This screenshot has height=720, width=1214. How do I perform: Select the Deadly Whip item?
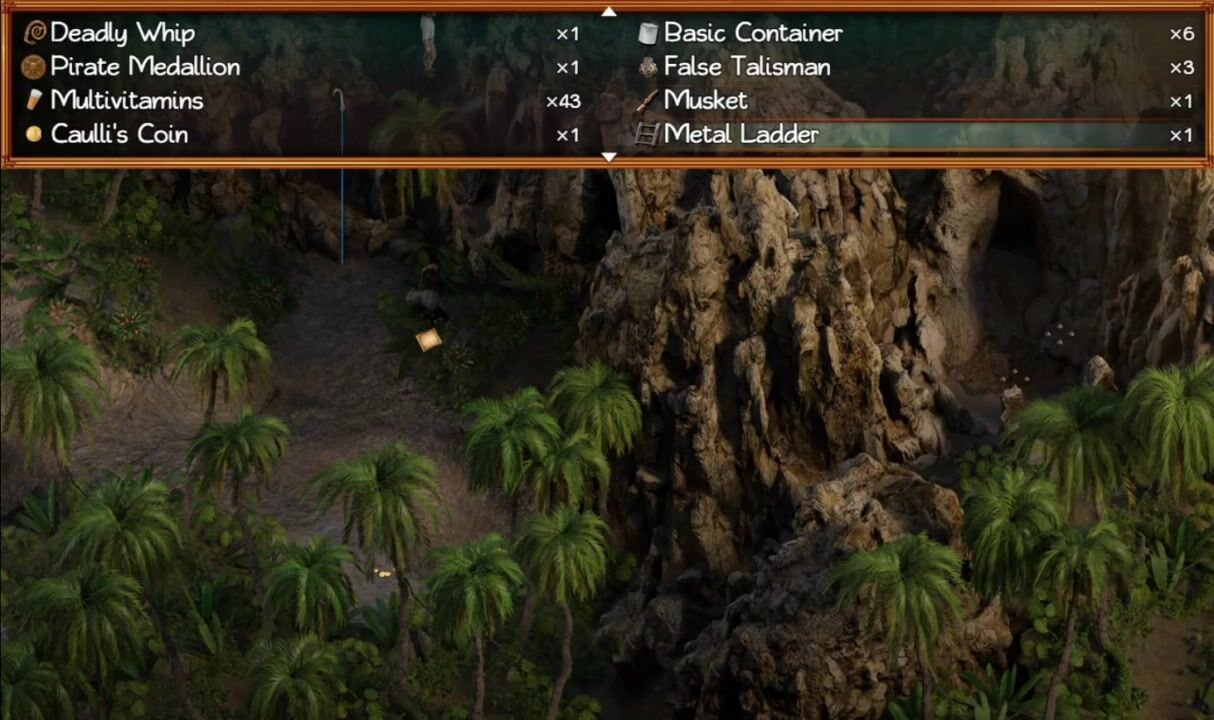122,33
